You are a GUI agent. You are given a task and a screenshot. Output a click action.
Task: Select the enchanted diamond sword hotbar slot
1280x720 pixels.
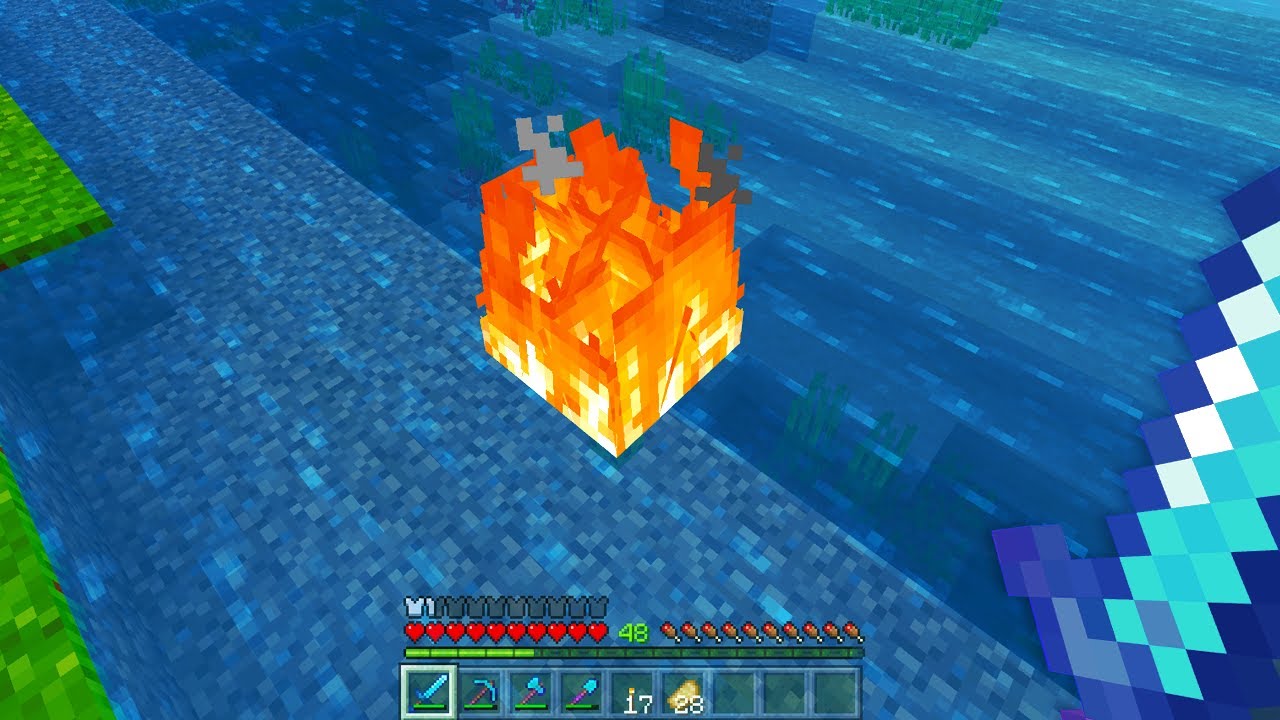431,691
